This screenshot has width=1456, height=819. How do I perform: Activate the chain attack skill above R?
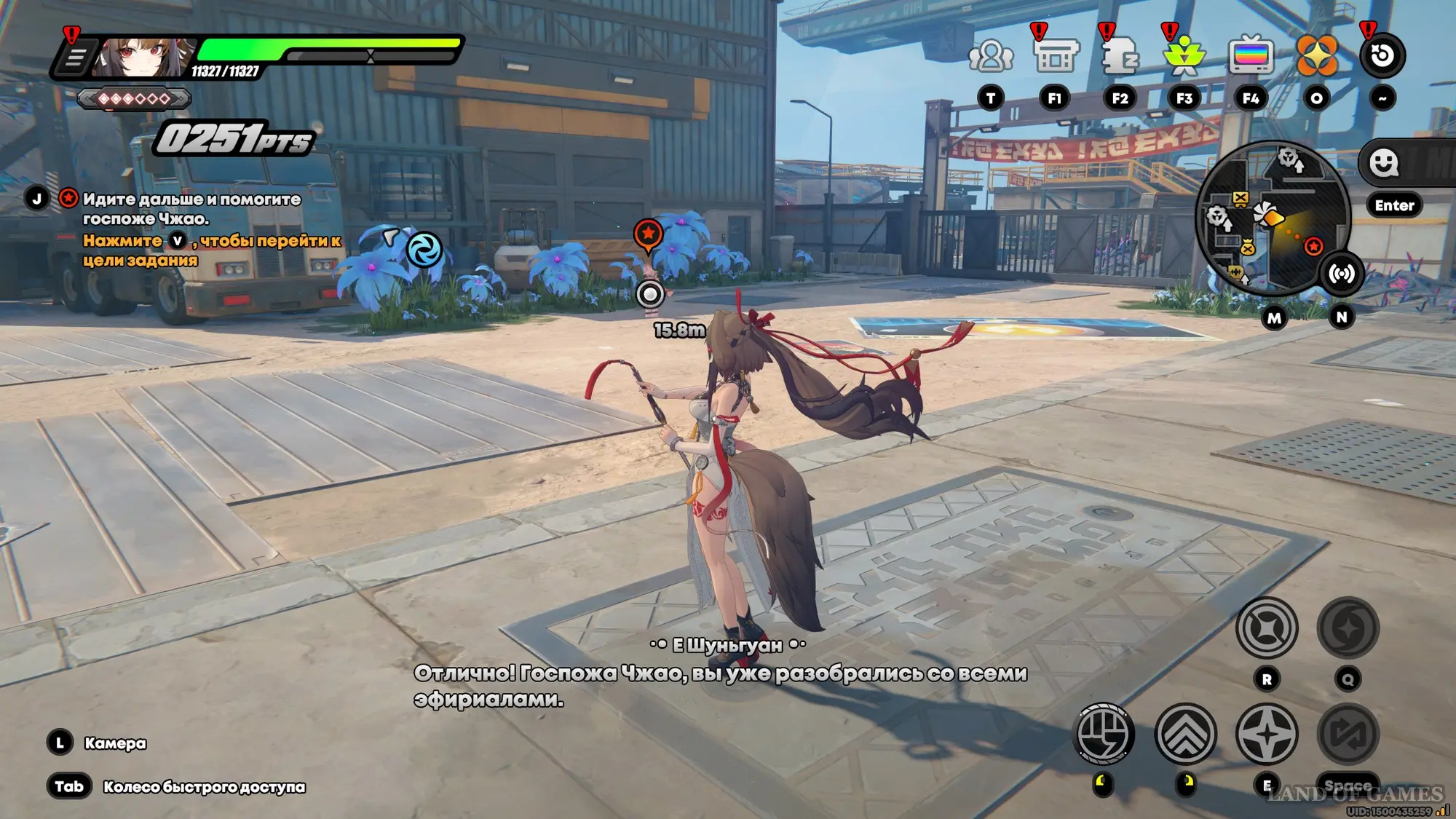click(1267, 628)
